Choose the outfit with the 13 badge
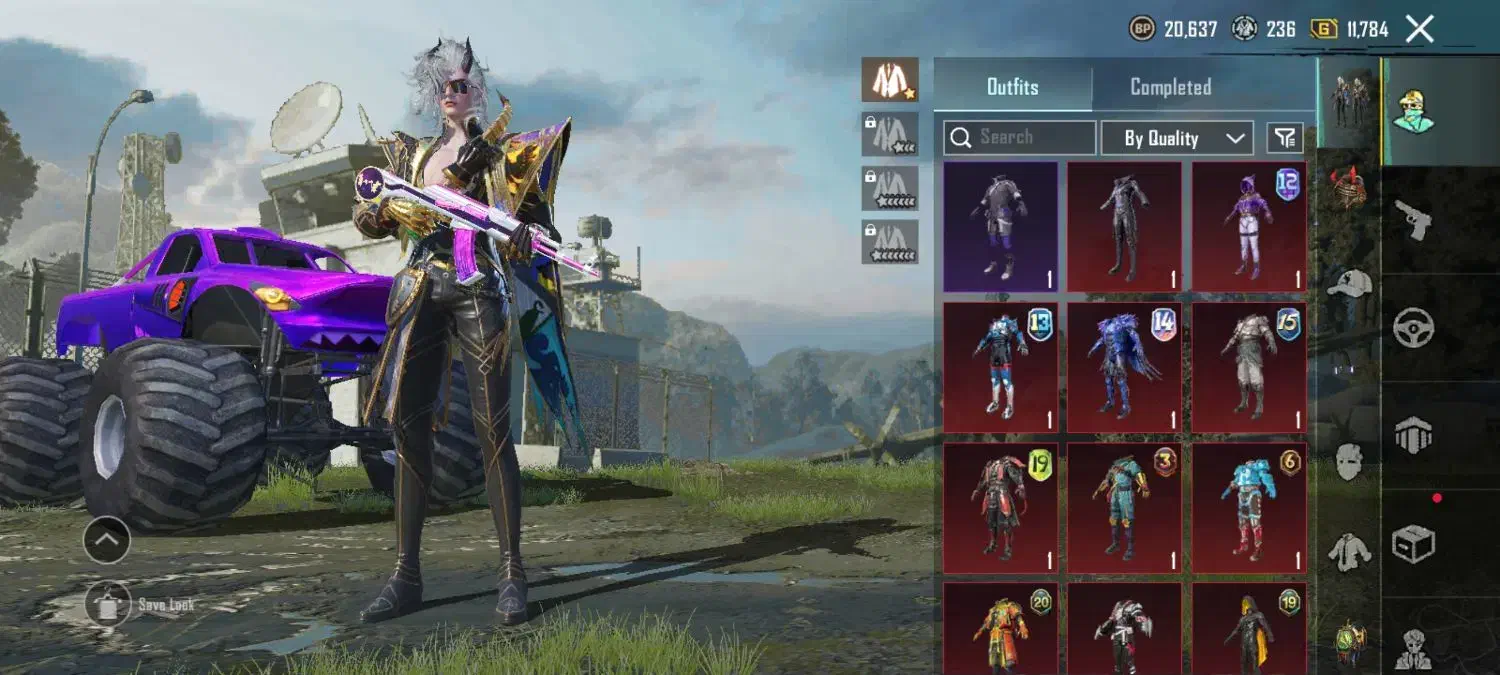The width and height of the screenshot is (1500, 675). (1000, 367)
